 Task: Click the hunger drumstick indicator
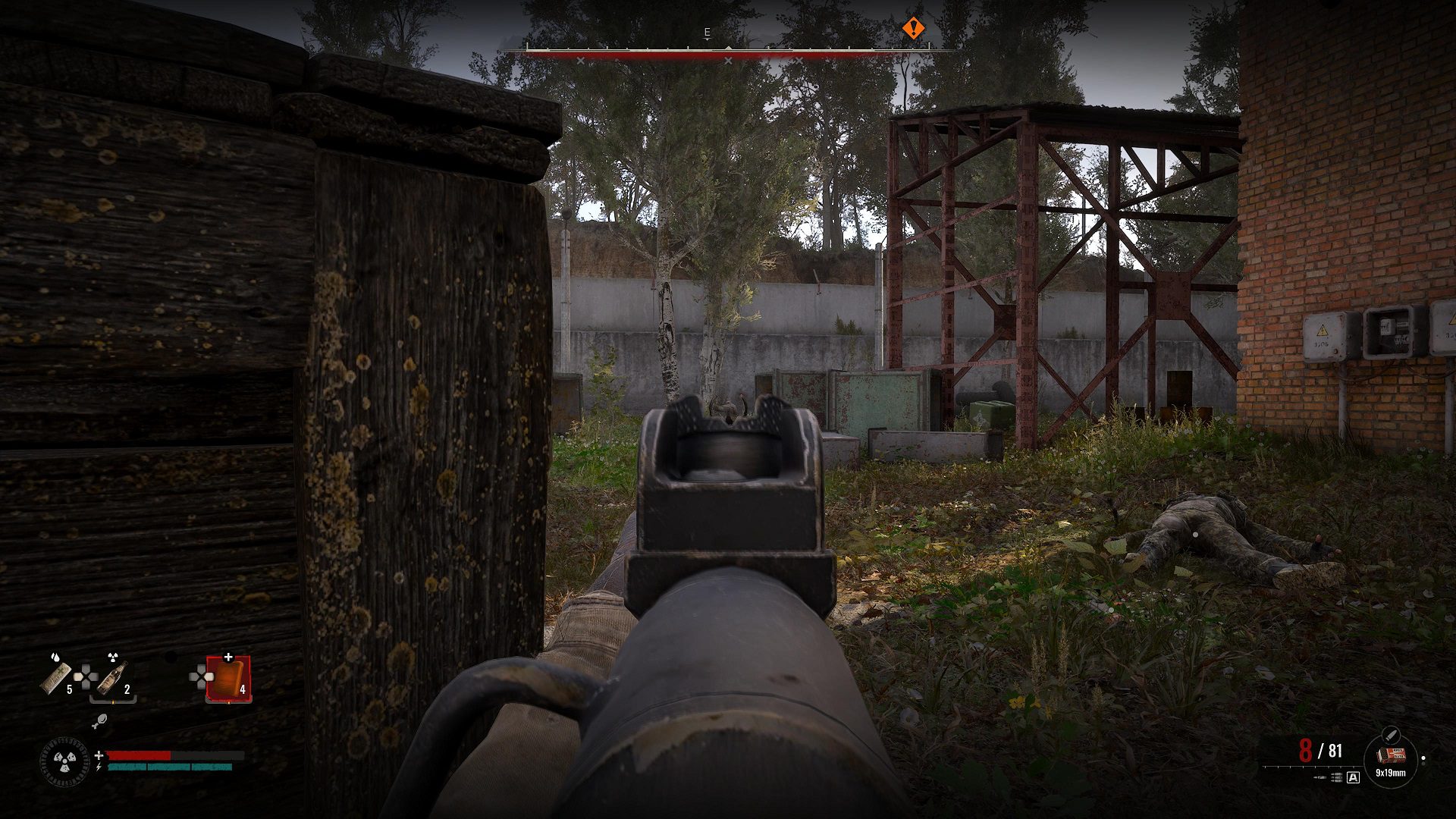pyautogui.click(x=99, y=721)
